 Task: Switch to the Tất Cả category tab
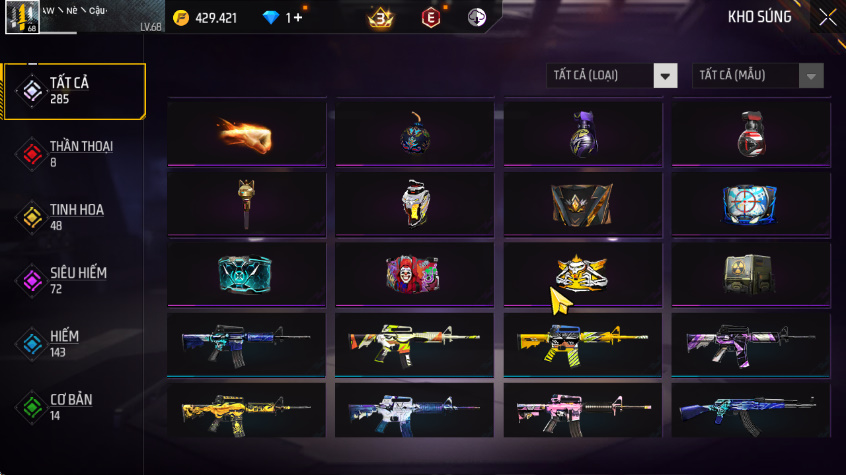click(74, 91)
